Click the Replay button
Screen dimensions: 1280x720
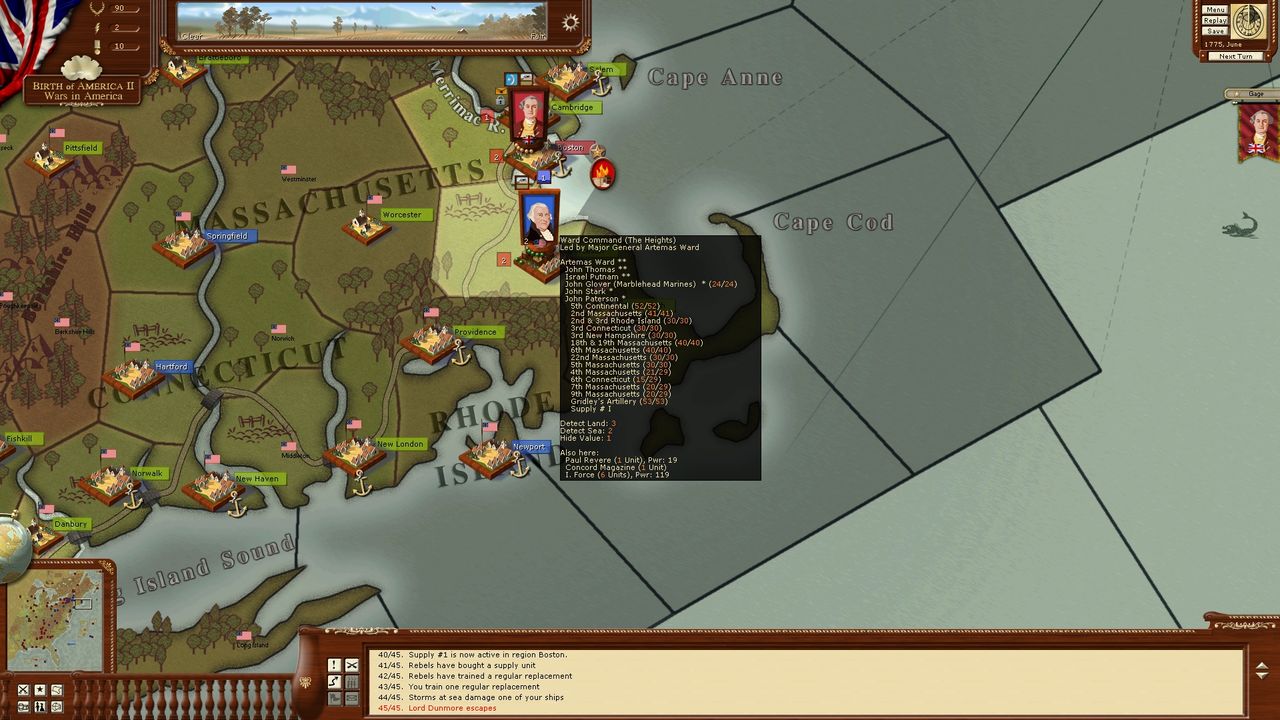[x=1215, y=20]
